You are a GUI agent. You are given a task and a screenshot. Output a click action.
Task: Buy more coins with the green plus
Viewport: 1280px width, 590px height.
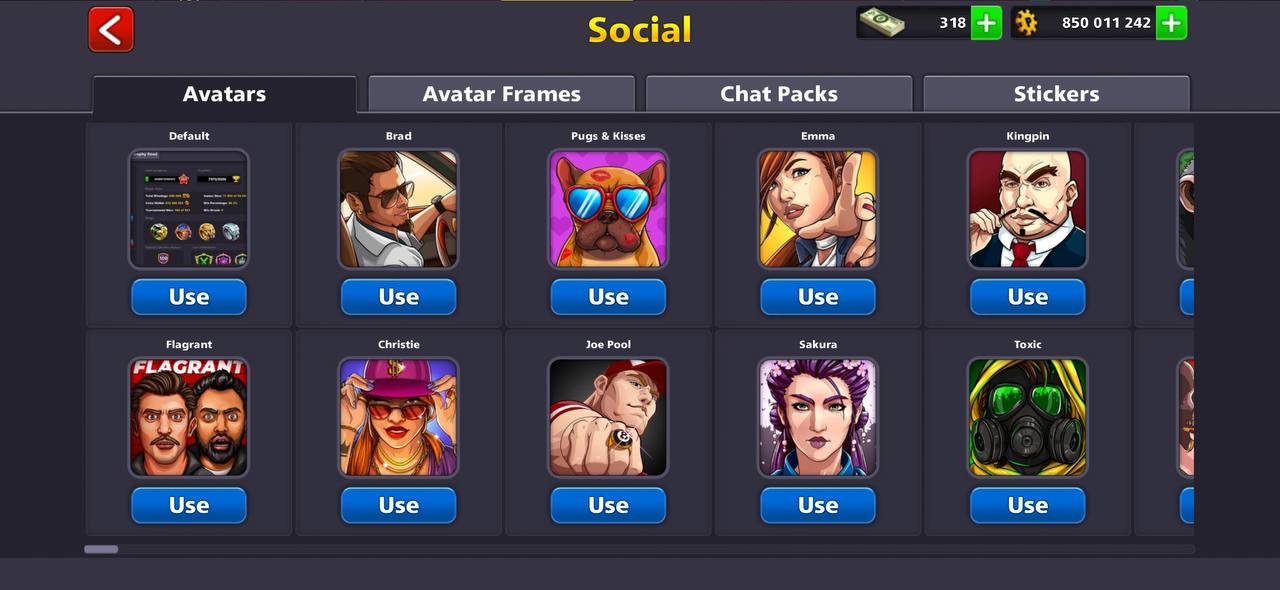(1171, 23)
